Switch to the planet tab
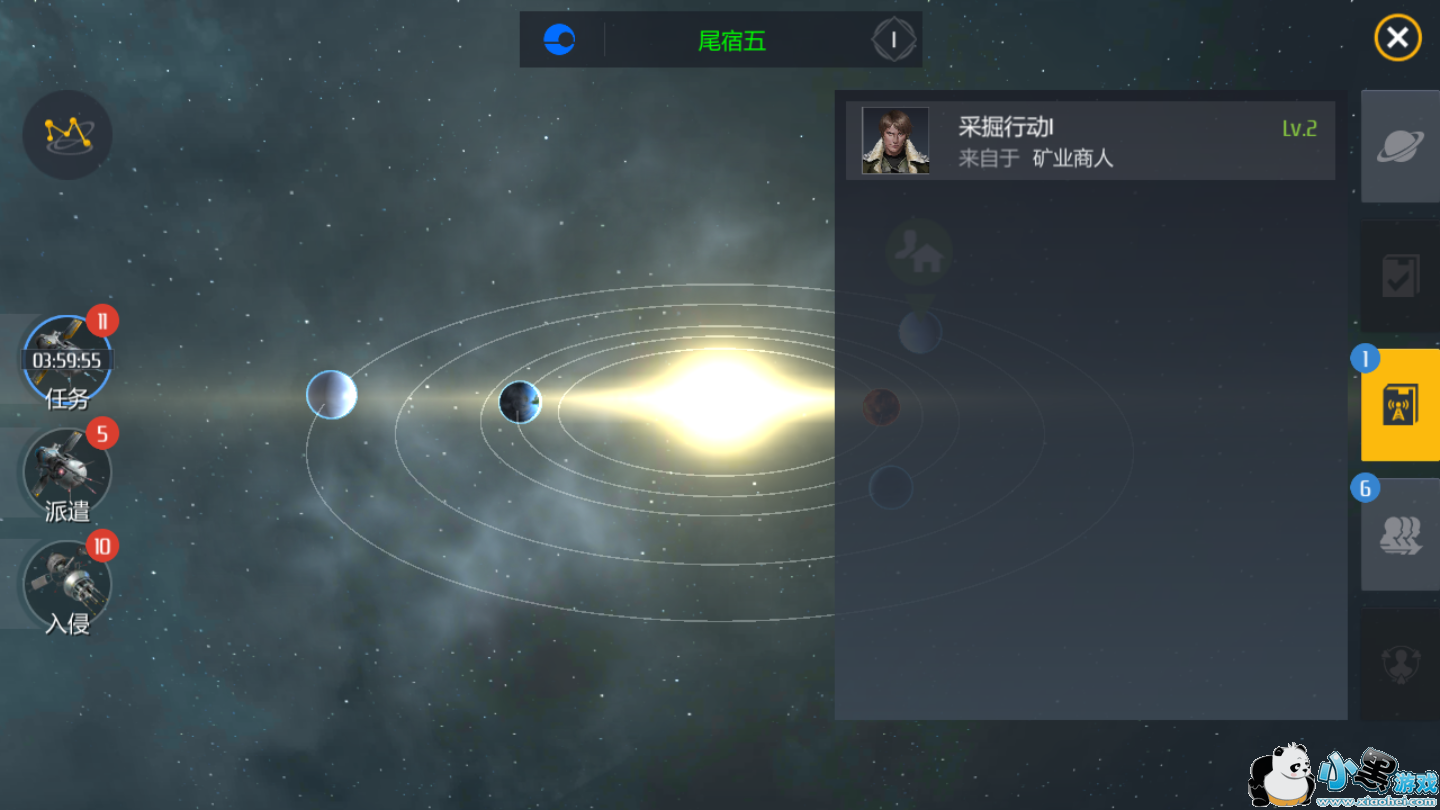 (1400, 147)
